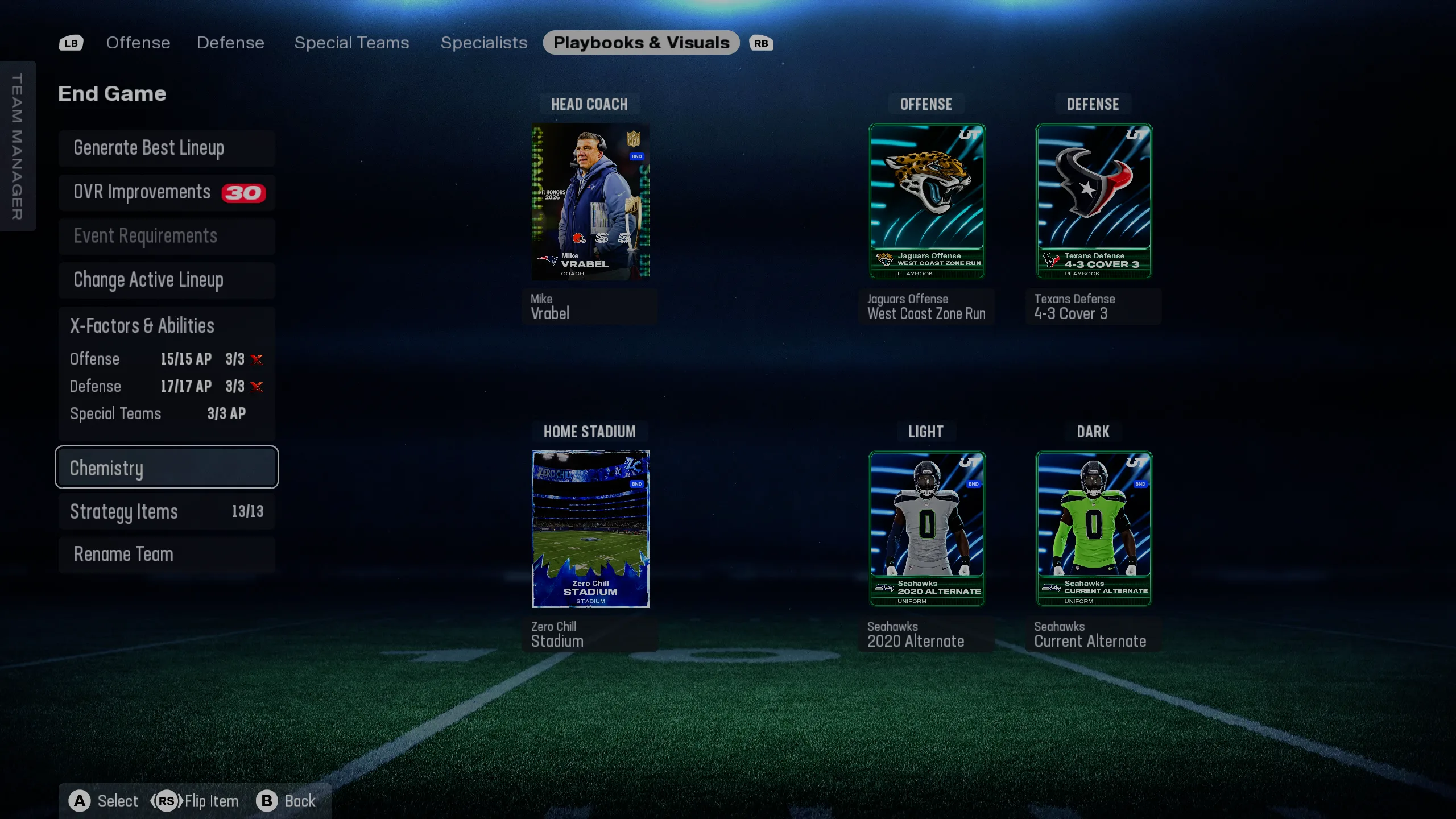Open the Chemistry menu entry

167,468
